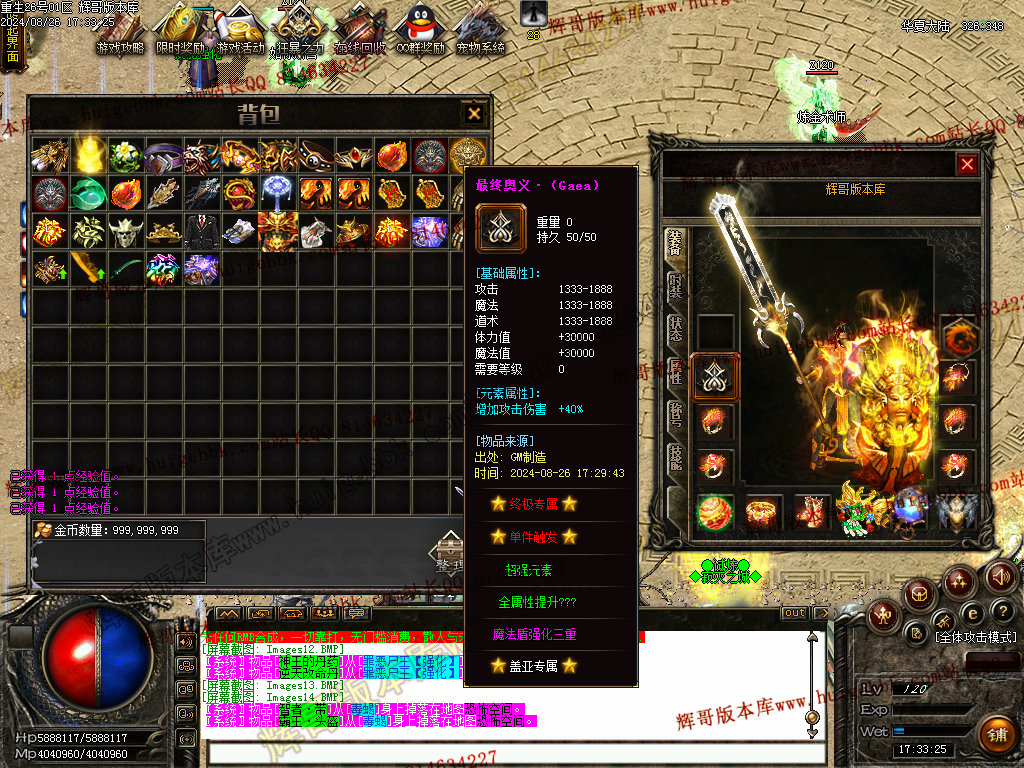The width and height of the screenshot is (1024, 768).
Task: Open the 游戏活动 events menu
Action: click(241, 32)
